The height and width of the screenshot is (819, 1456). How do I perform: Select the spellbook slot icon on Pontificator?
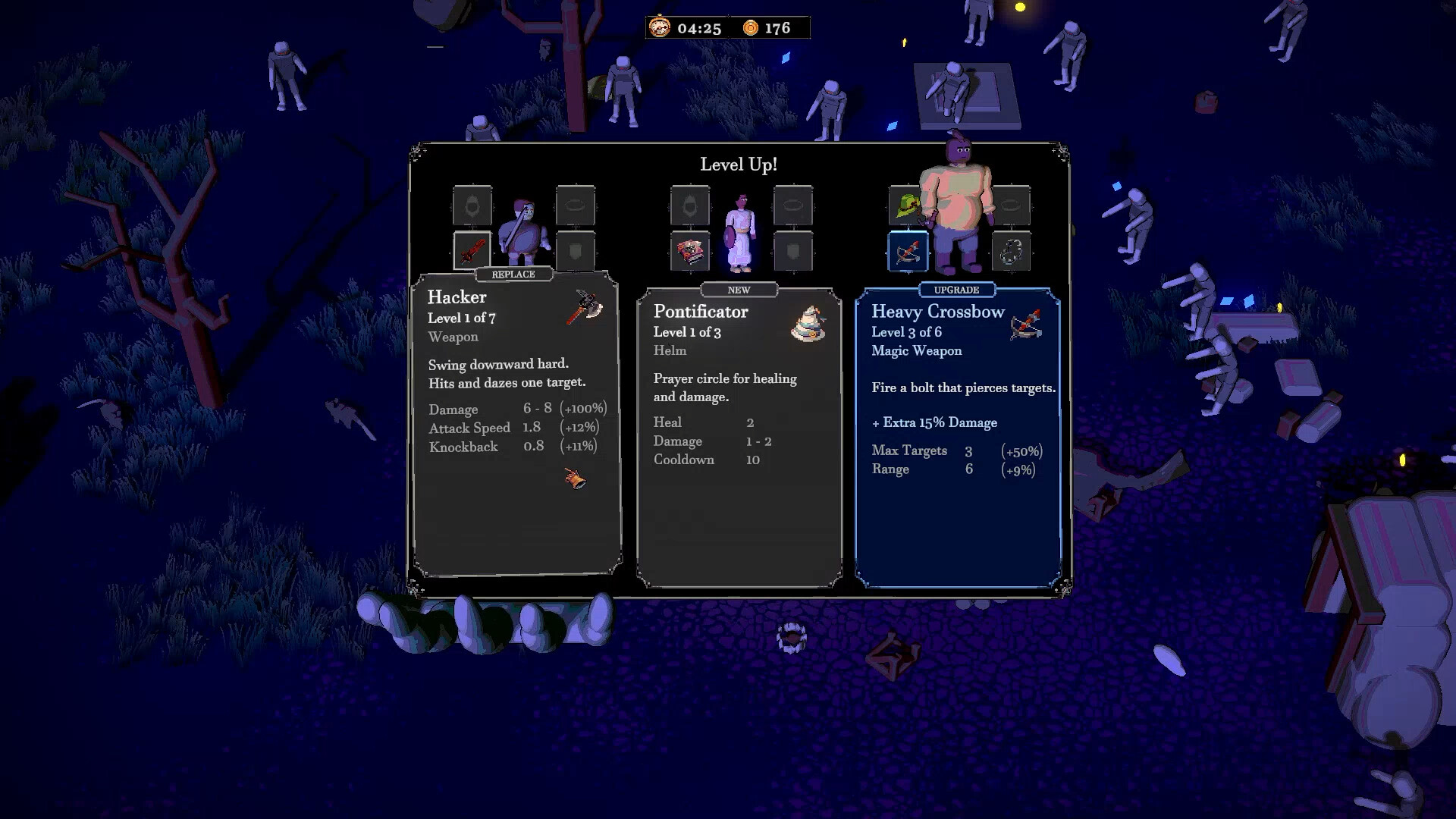pos(691,253)
